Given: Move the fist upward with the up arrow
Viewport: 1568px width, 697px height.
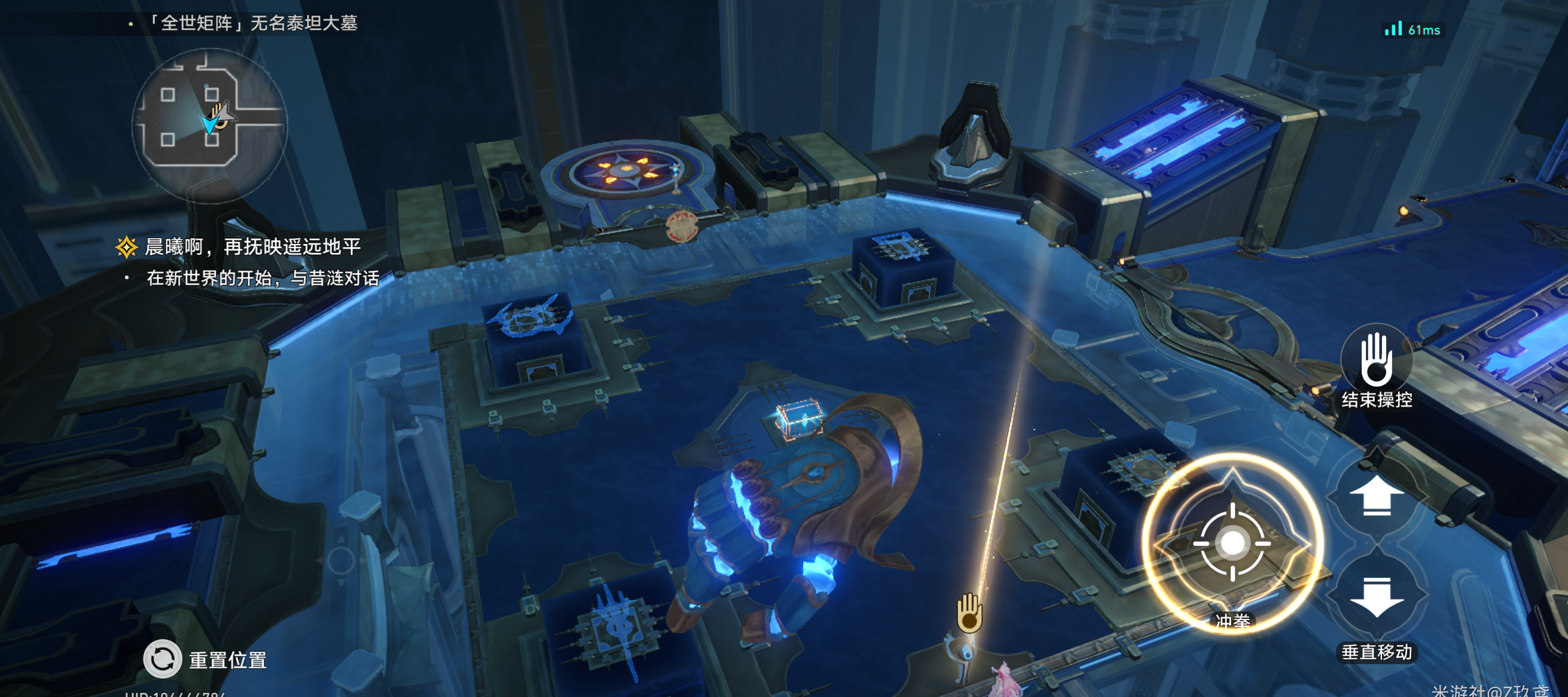Looking at the screenshot, I should [1376, 496].
